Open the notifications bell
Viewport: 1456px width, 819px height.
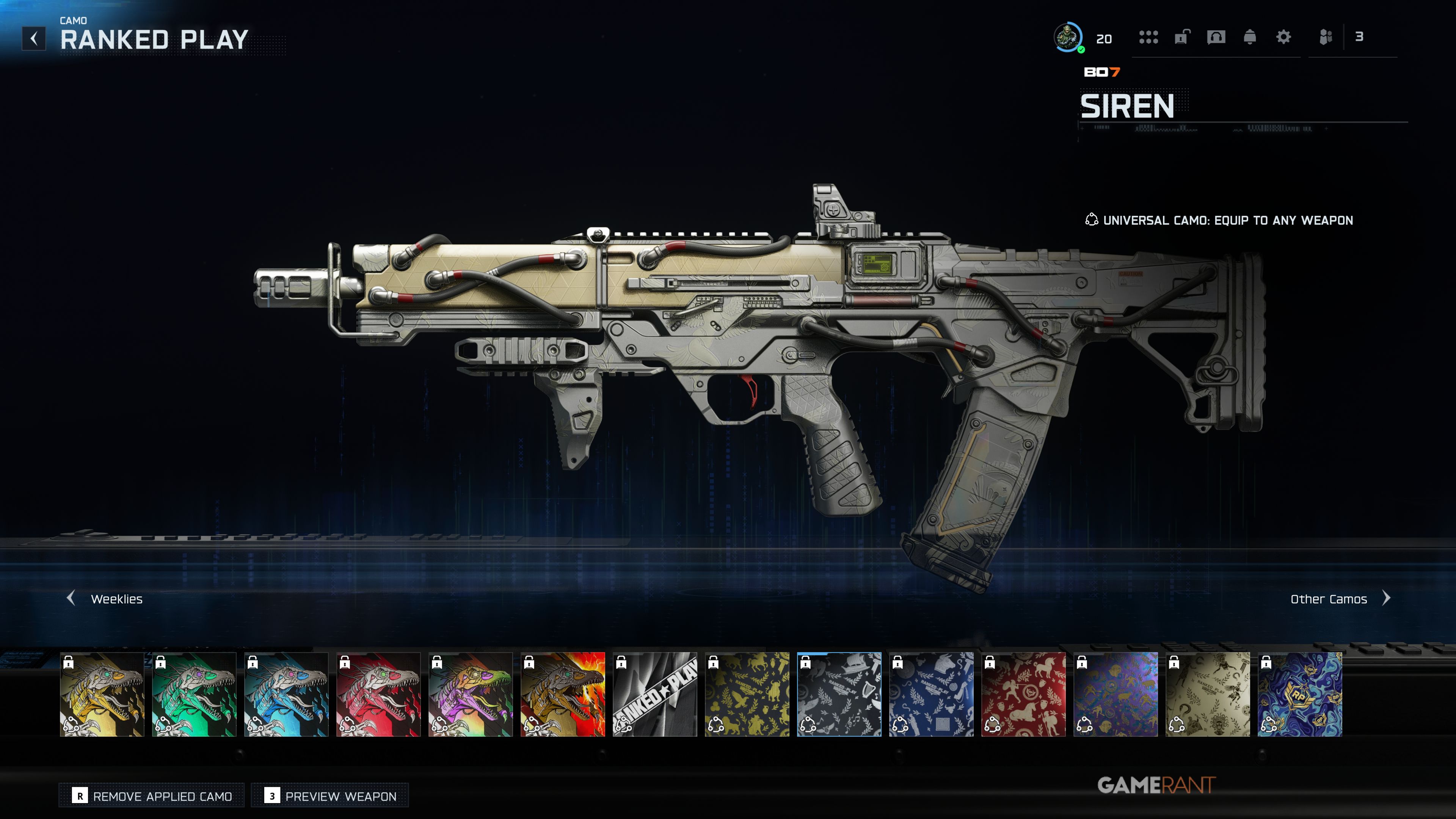click(1250, 37)
